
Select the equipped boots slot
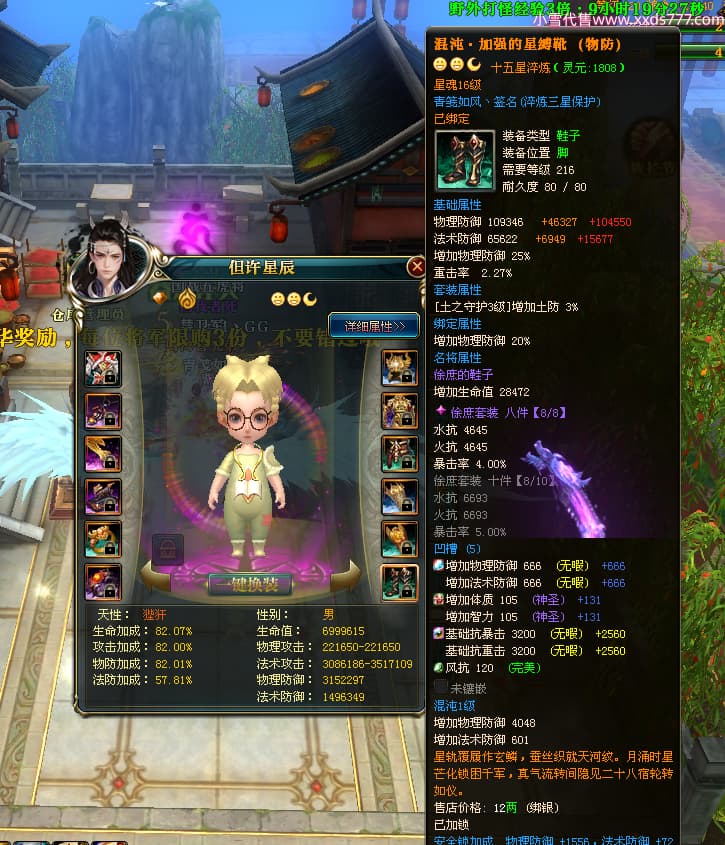400,582
